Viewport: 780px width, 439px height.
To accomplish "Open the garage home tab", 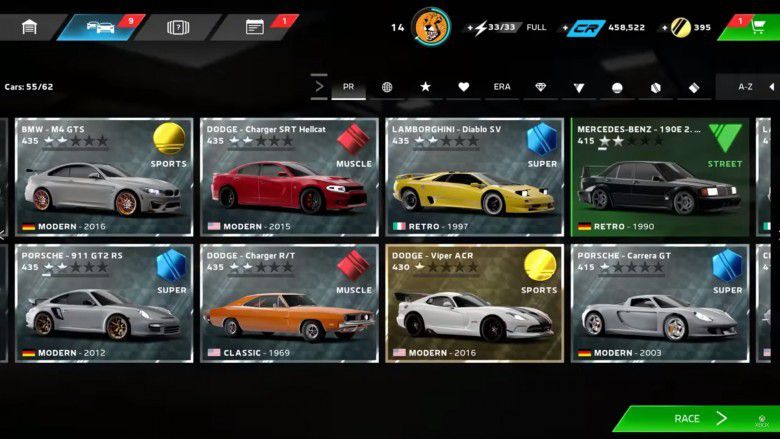I will [x=29, y=27].
